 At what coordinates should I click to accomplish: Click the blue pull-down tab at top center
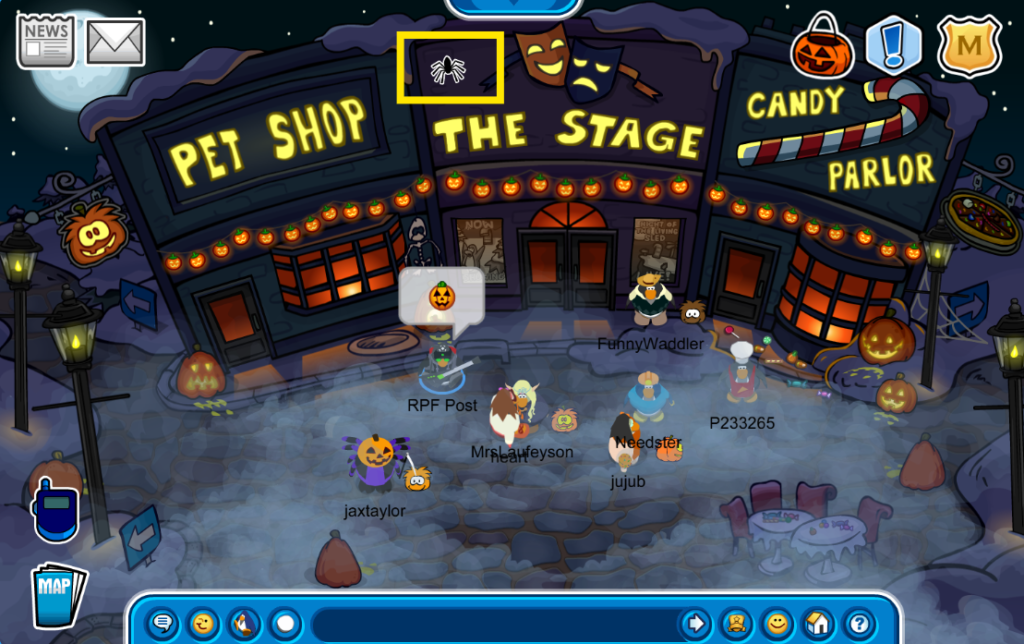pos(511,6)
